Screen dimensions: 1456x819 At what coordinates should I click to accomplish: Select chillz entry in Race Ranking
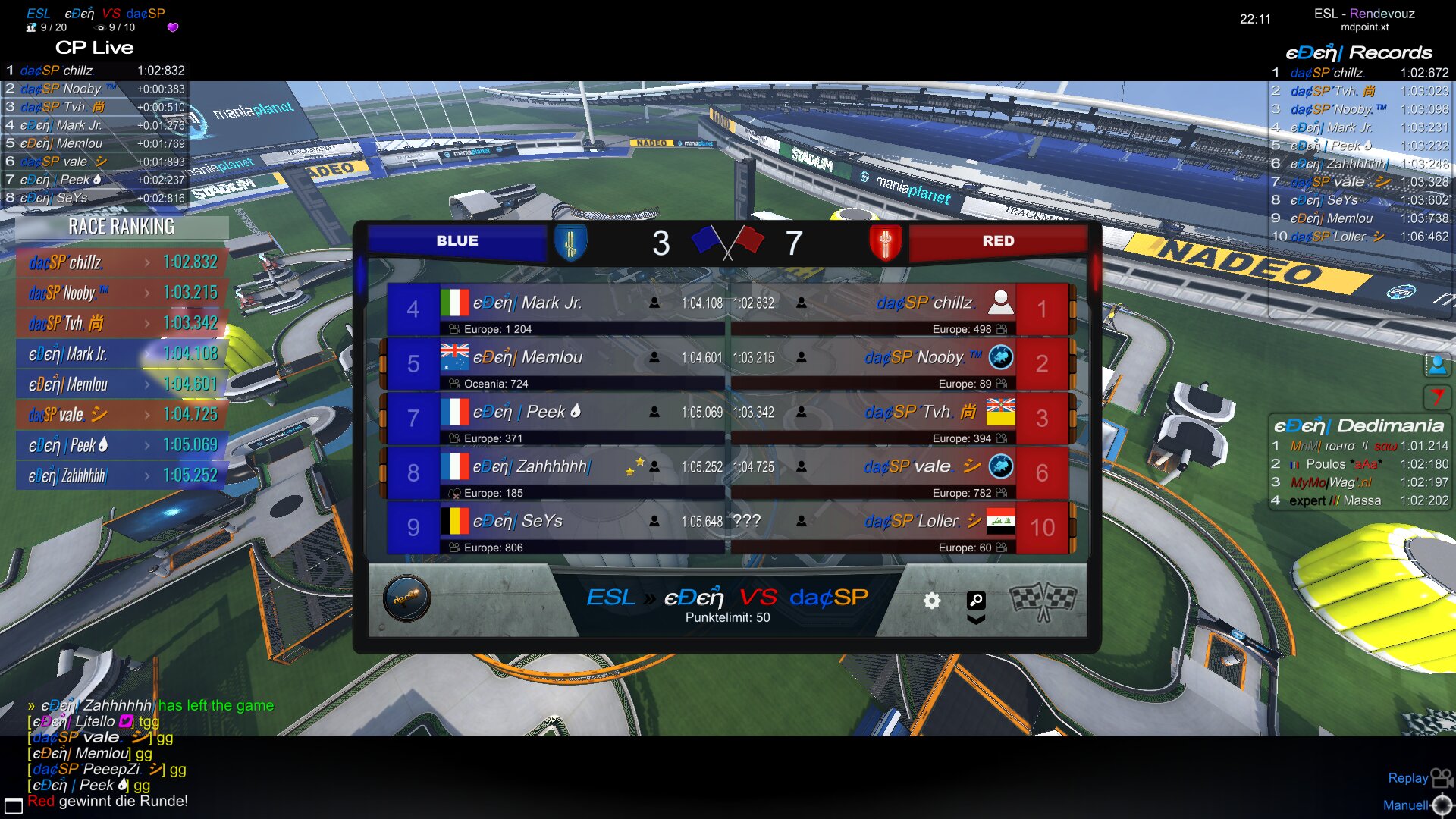click(121, 262)
